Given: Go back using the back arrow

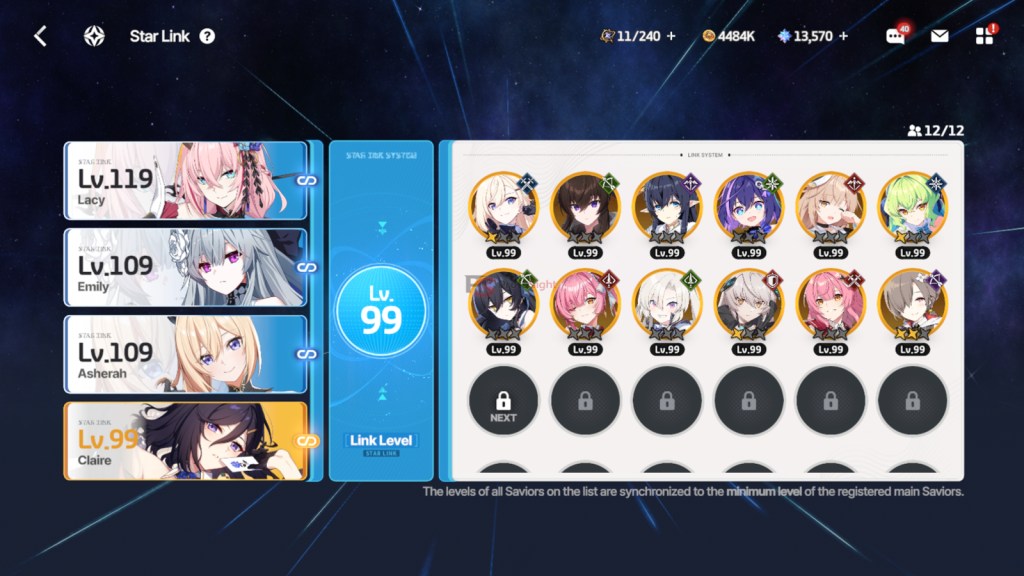Looking at the screenshot, I should [x=40, y=37].
